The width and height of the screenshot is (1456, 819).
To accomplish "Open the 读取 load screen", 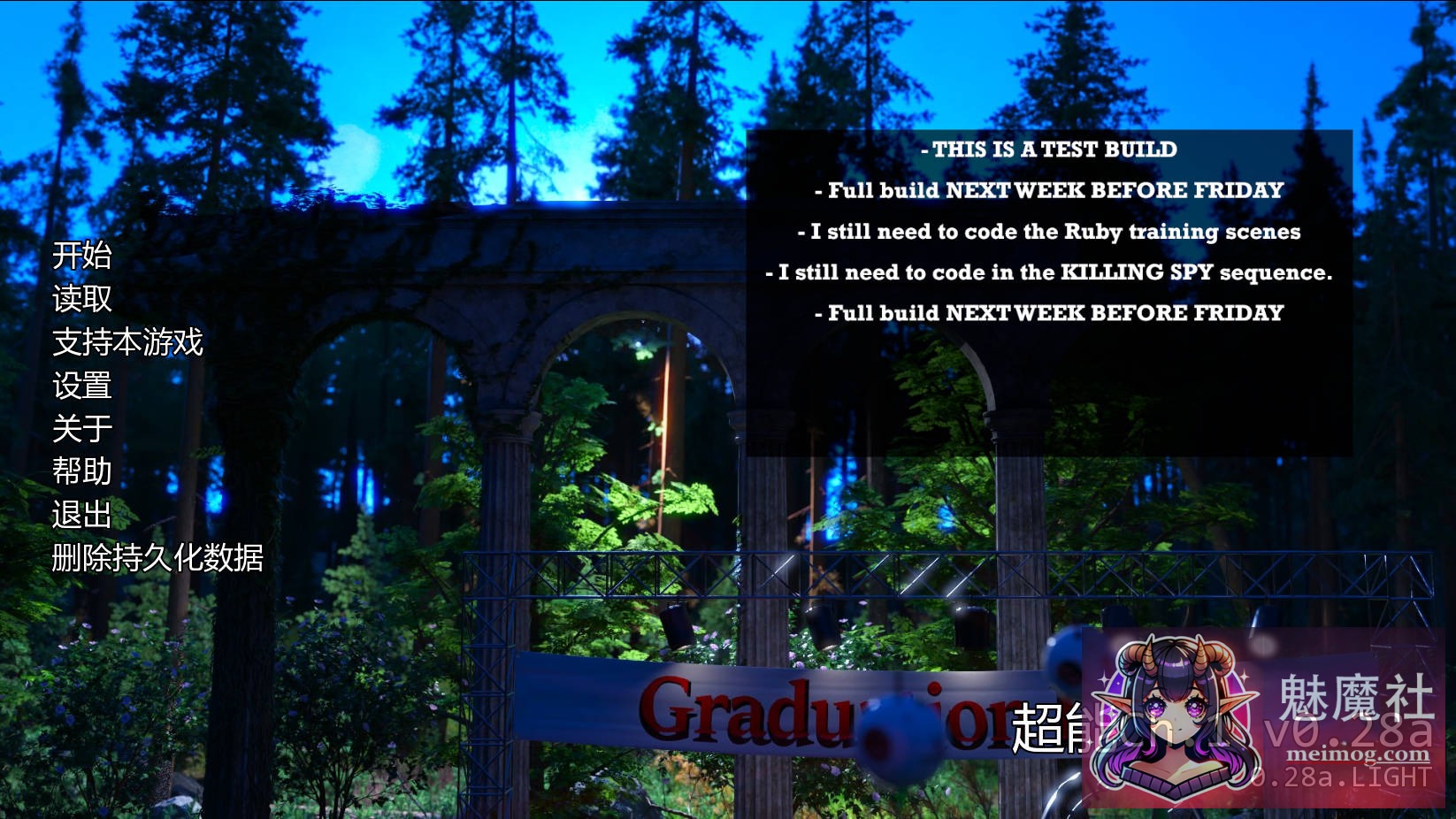I will tap(81, 301).
